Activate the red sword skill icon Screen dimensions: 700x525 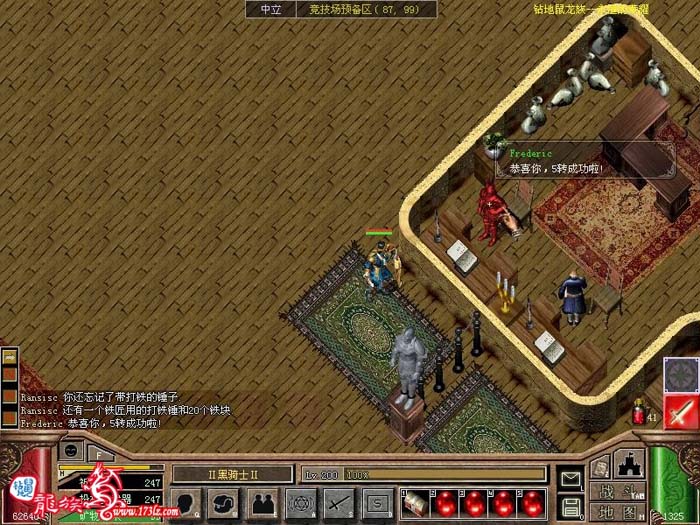click(682, 412)
